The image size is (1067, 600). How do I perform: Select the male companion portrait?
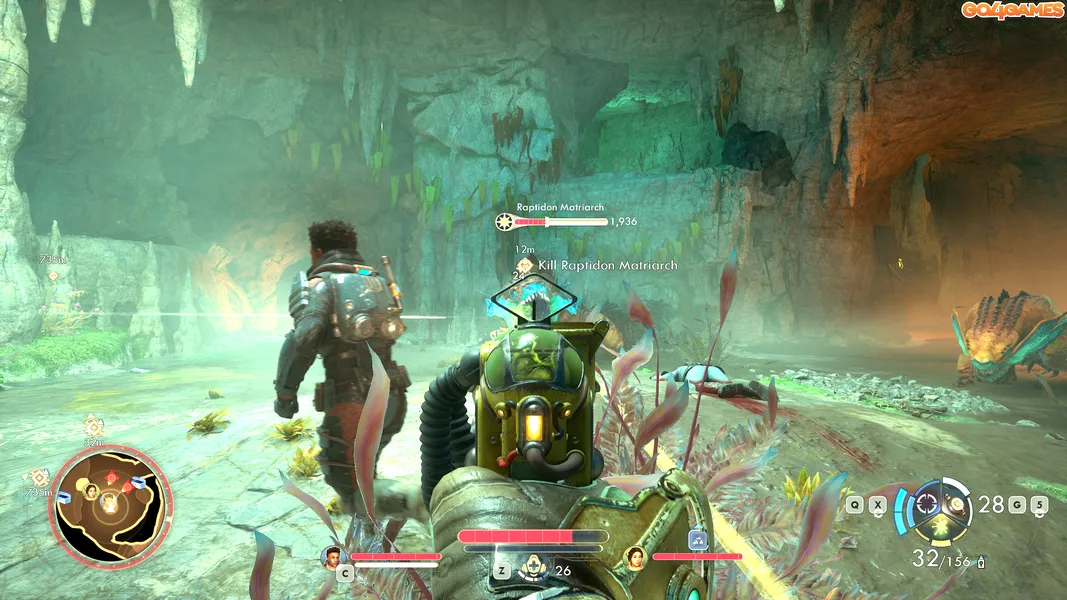(x=331, y=557)
